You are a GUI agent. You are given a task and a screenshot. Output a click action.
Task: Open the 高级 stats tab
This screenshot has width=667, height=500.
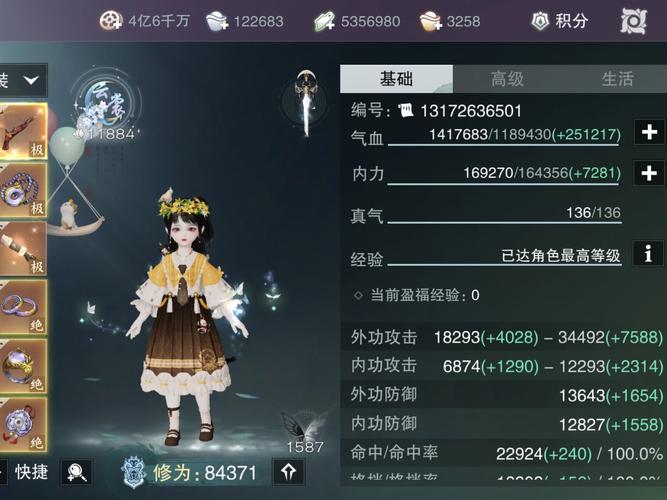507,79
